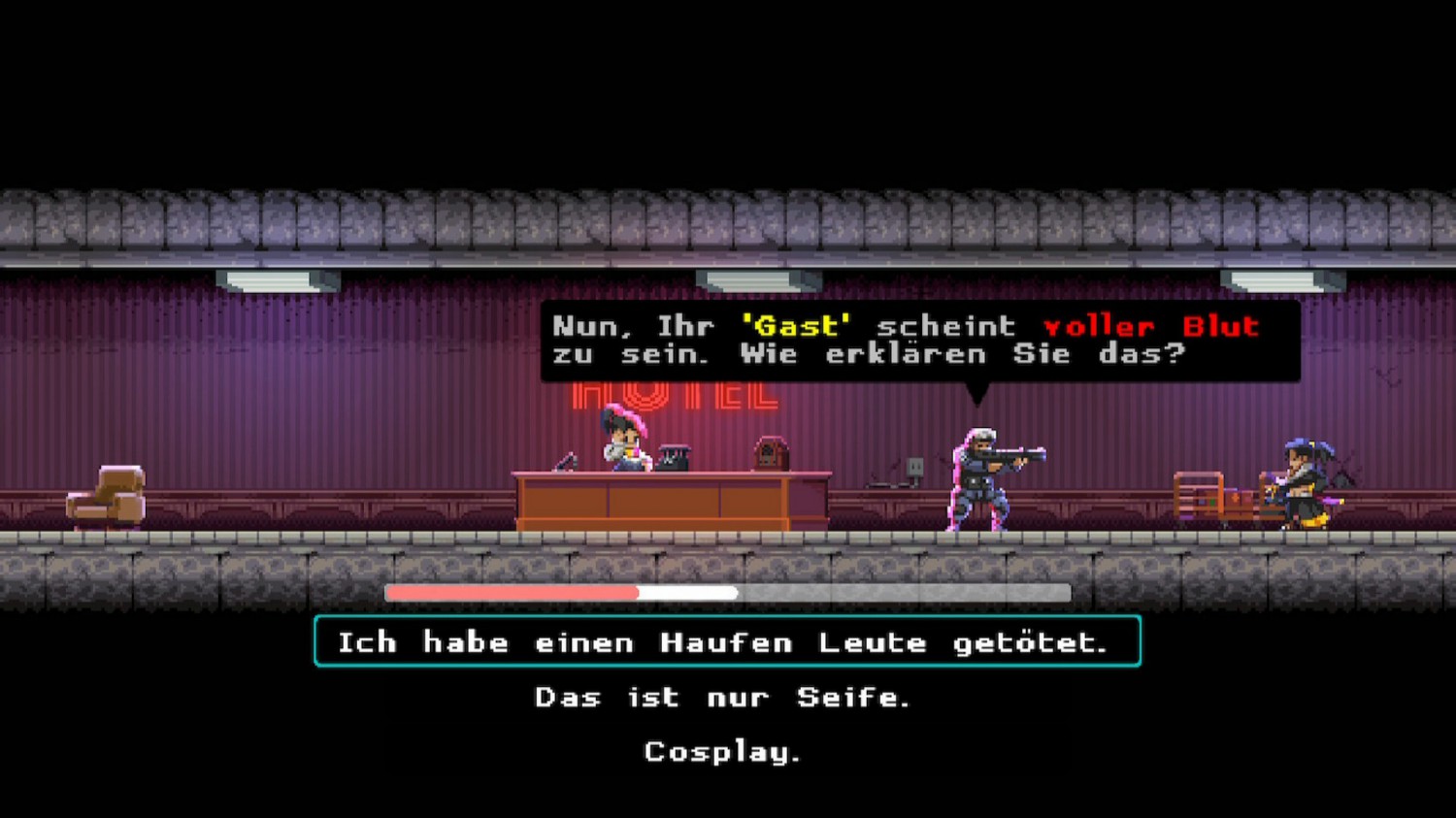Screen dimensions: 1456x818
Task: Click the armchair on the far left
Action: [107, 495]
